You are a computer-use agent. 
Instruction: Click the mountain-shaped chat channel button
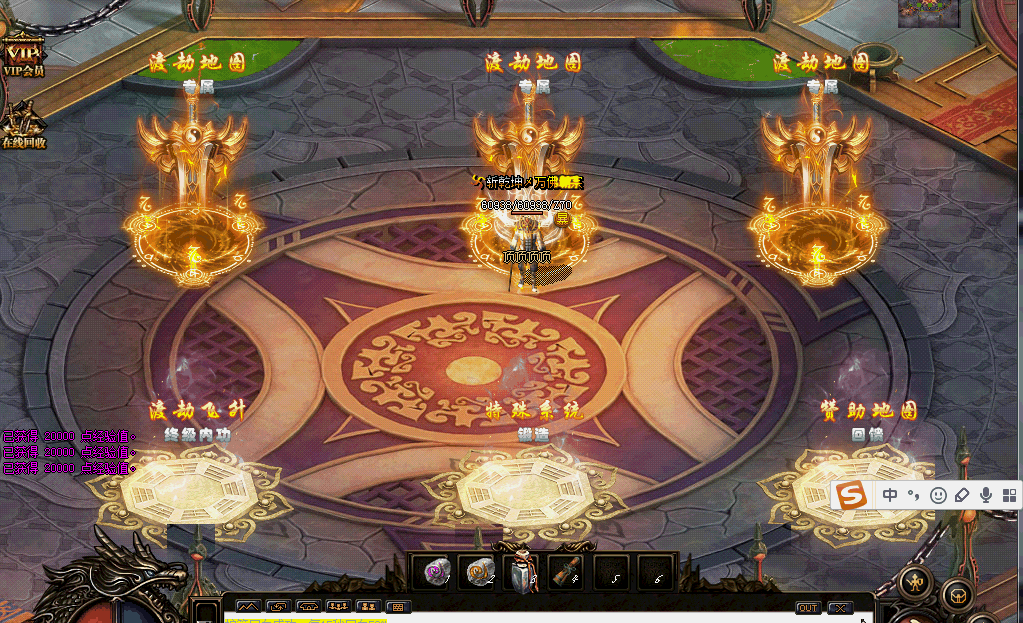pos(247,607)
